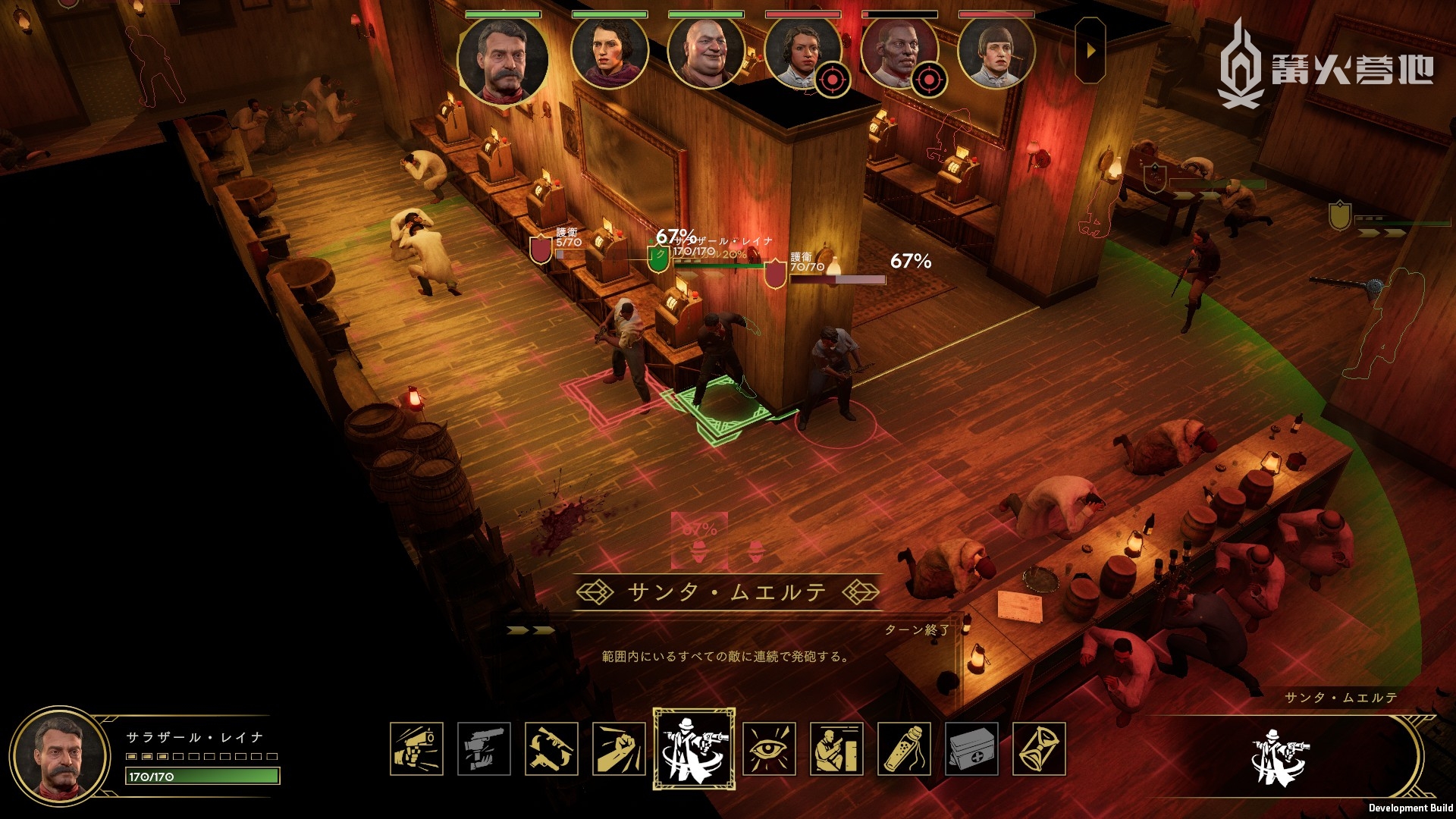The image size is (1456, 819).
Task: Click the hourglass end turn icon
Action: point(1039,748)
